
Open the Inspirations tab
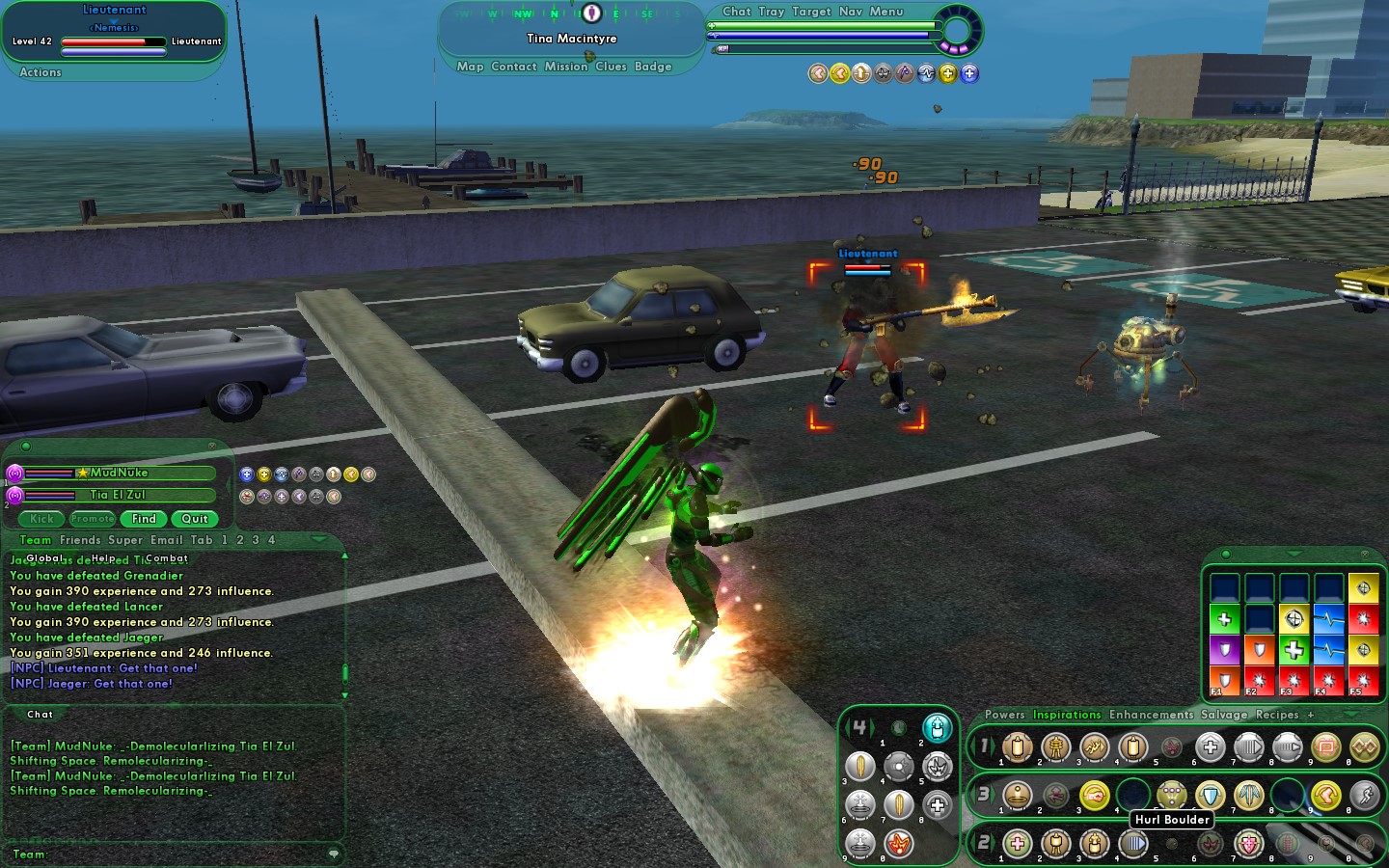tap(1067, 715)
